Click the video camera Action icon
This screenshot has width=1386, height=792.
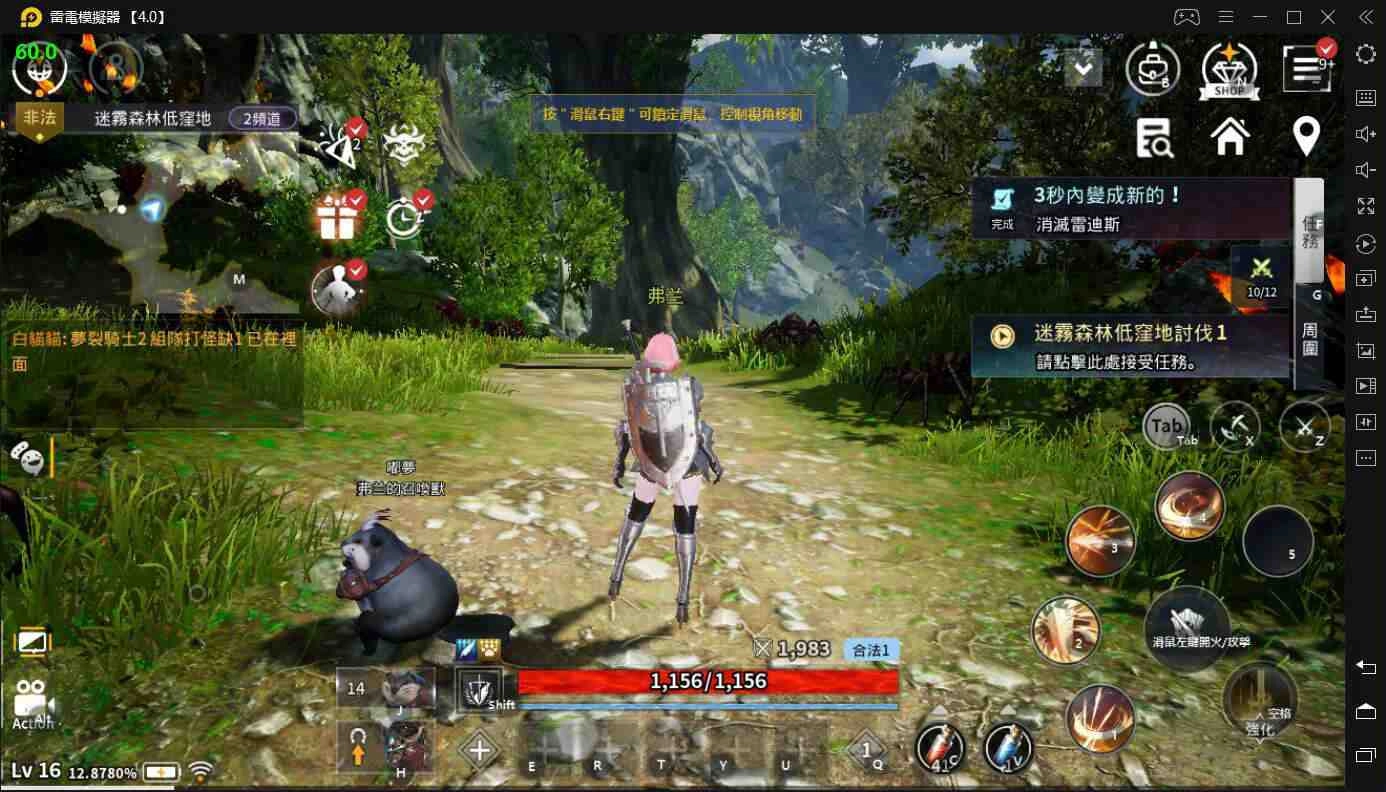coord(32,703)
